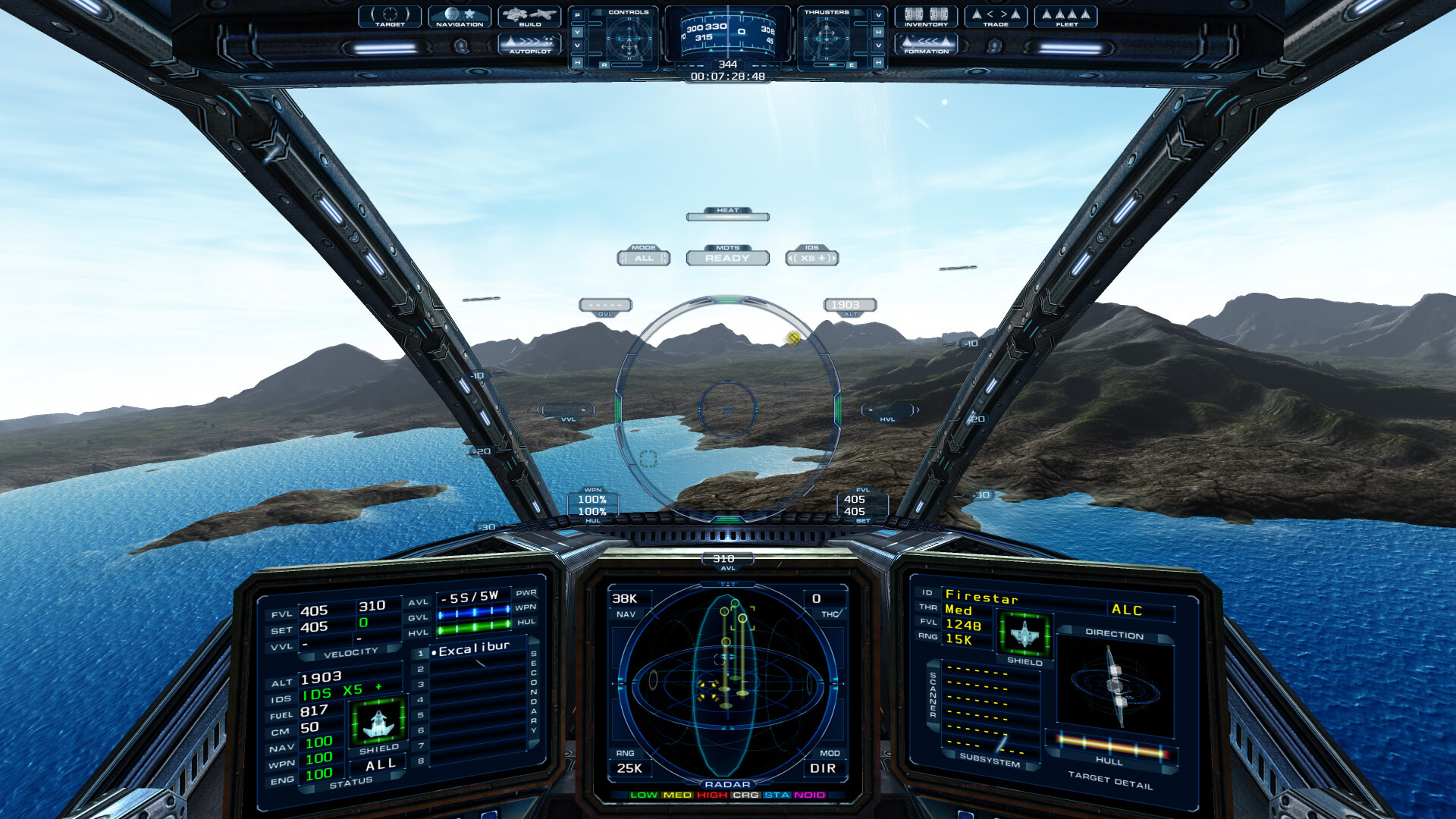
Task: Open the Thrusters panel
Action: point(828,34)
